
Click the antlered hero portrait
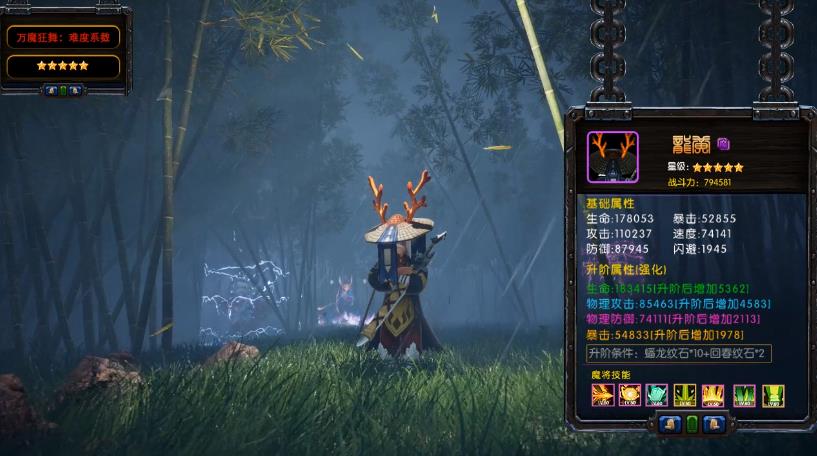coord(612,157)
